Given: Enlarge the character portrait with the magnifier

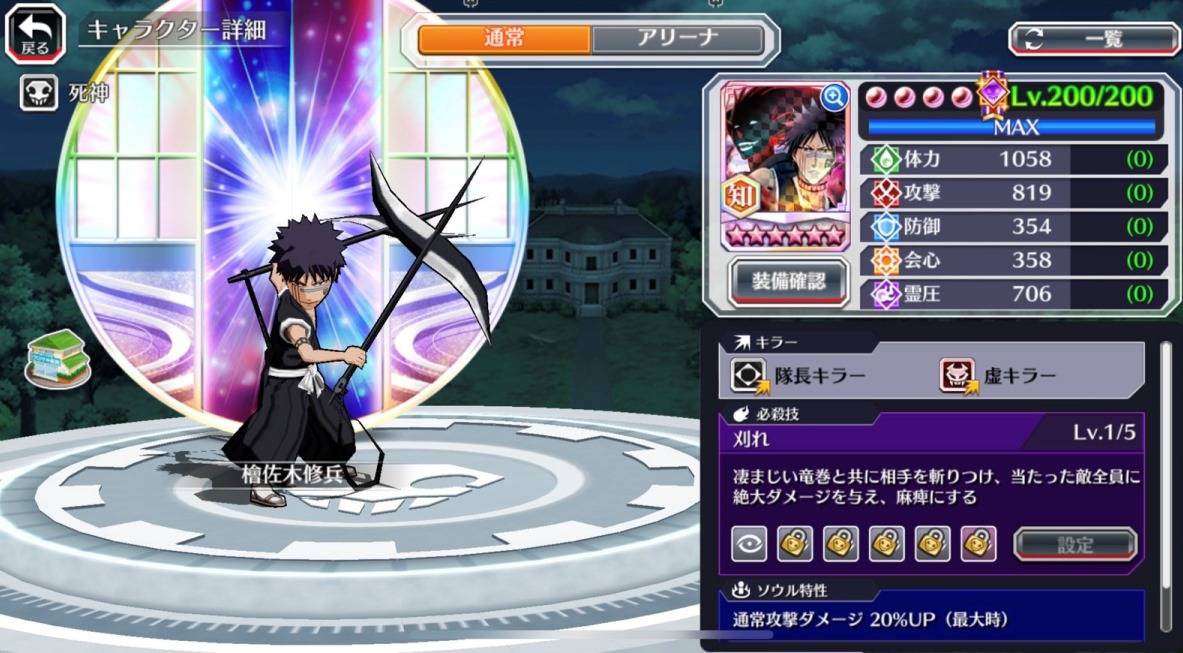Looking at the screenshot, I should point(833,97).
